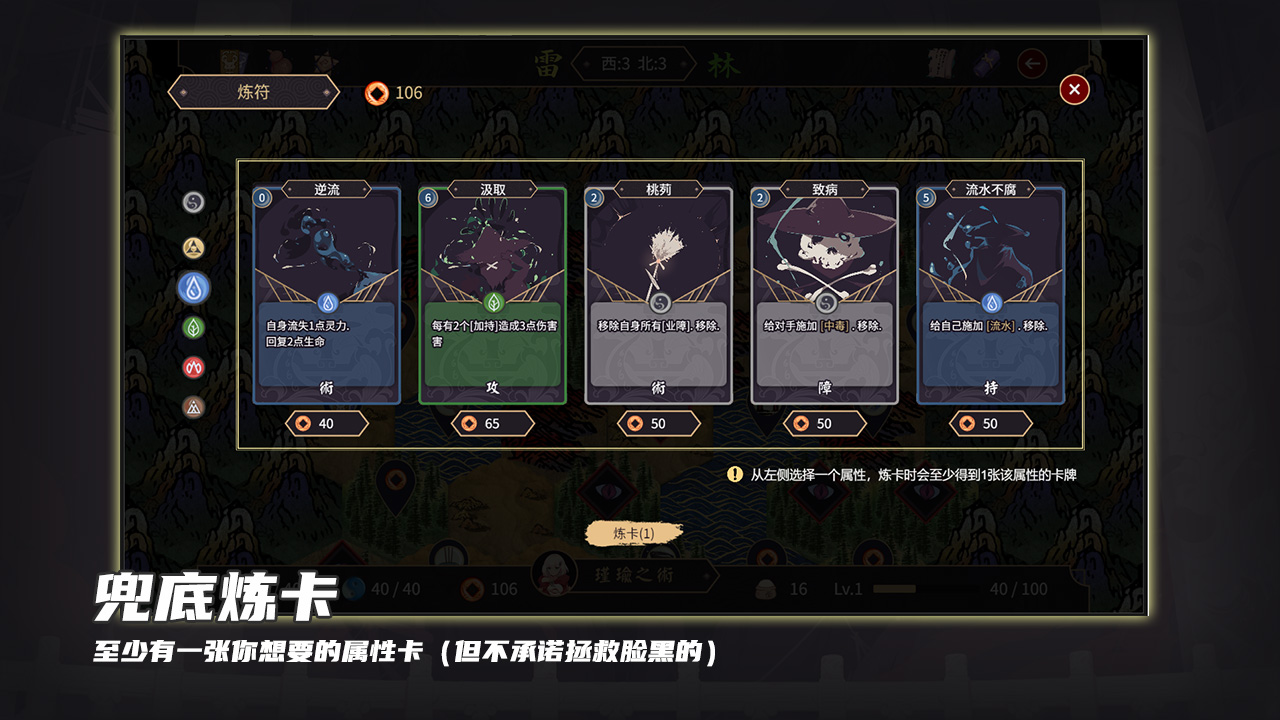1280x720 pixels.
Task: Open the 炼符 banner label at top left
Action: pos(251,92)
